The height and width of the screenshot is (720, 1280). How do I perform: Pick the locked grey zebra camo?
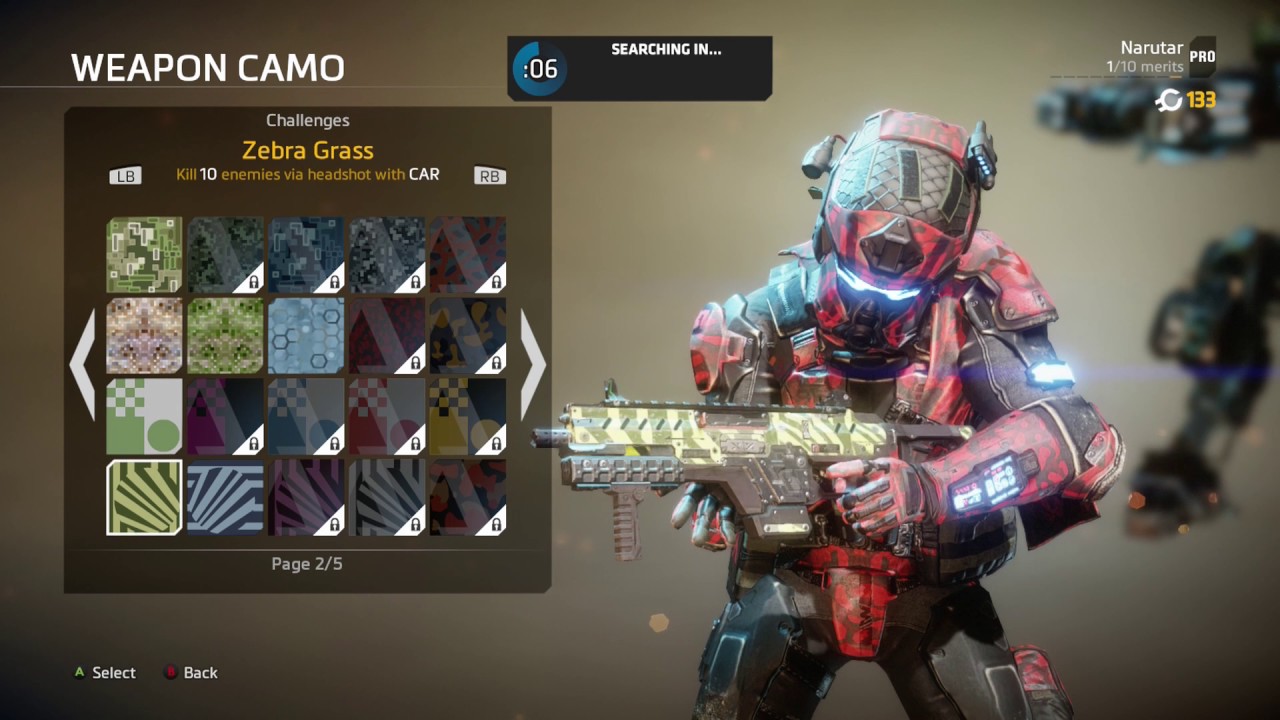(x=387, y=497)
